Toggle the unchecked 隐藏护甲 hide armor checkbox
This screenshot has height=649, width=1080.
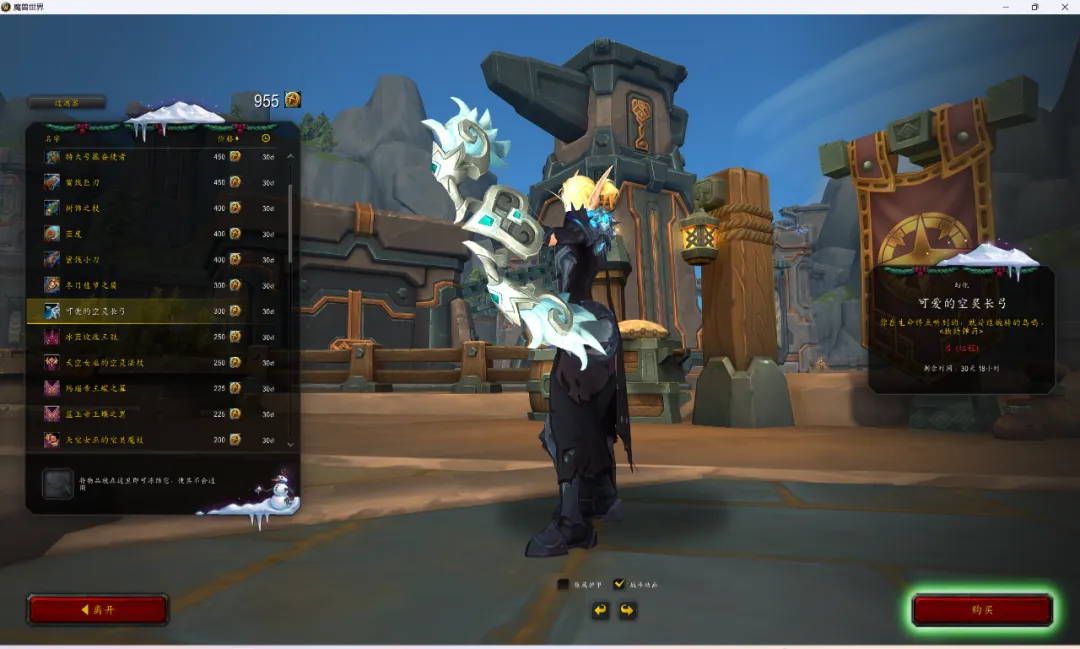[564, 584]
